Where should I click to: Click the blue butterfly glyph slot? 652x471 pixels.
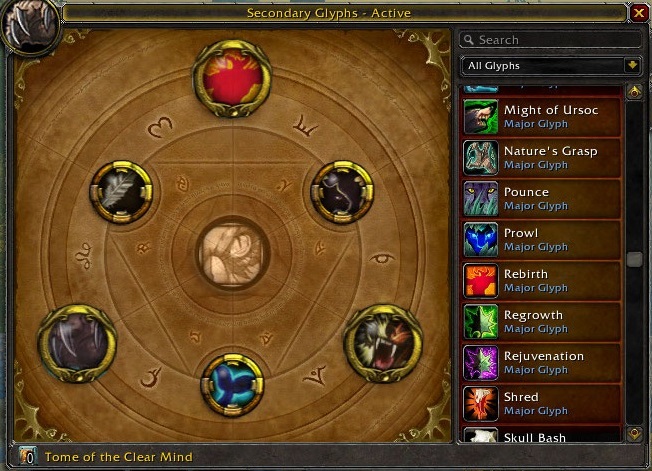(x=233, y=384)
